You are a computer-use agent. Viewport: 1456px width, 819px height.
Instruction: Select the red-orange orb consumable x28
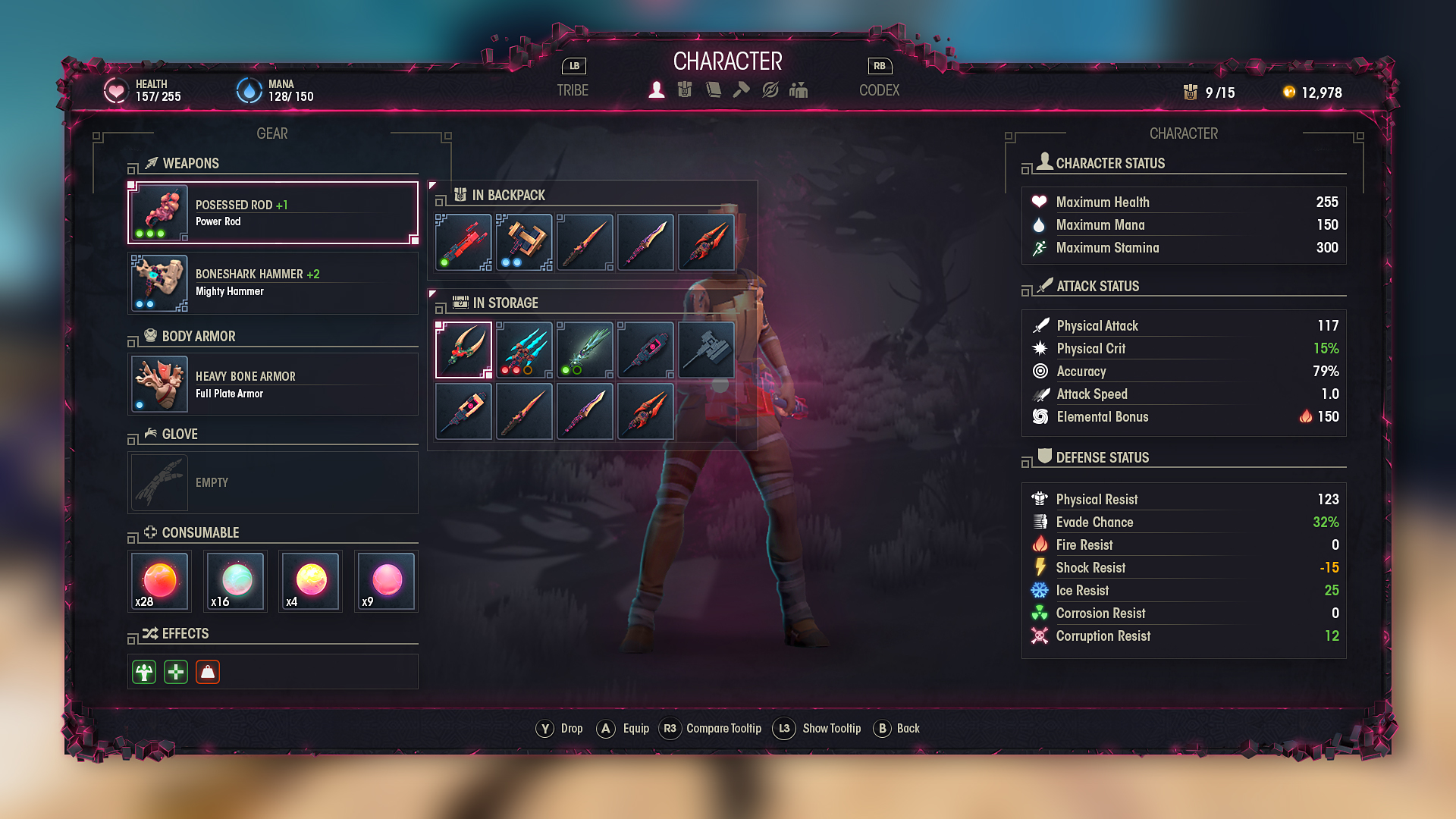160,582
